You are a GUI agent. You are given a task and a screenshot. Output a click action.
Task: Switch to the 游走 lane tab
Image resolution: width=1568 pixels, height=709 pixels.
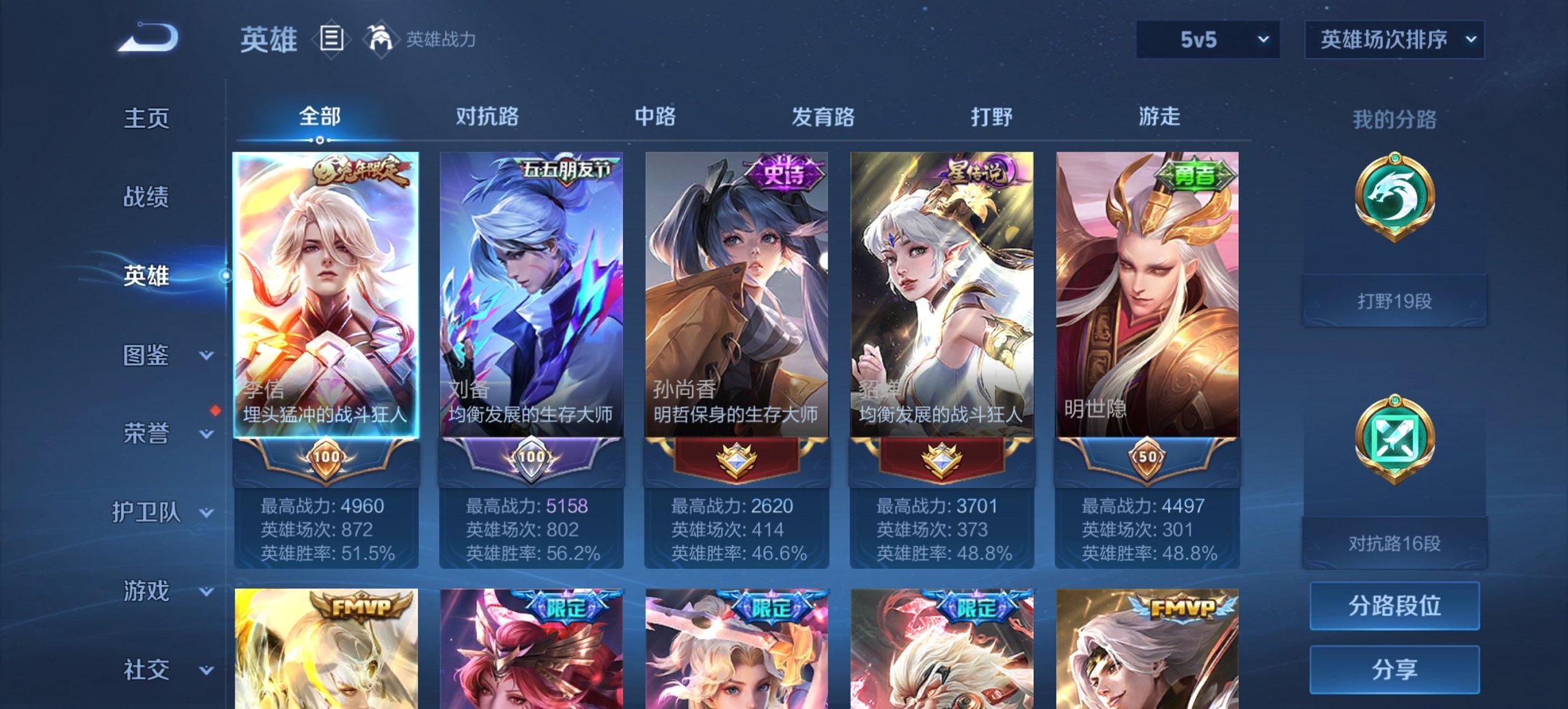coord(1161,117)
